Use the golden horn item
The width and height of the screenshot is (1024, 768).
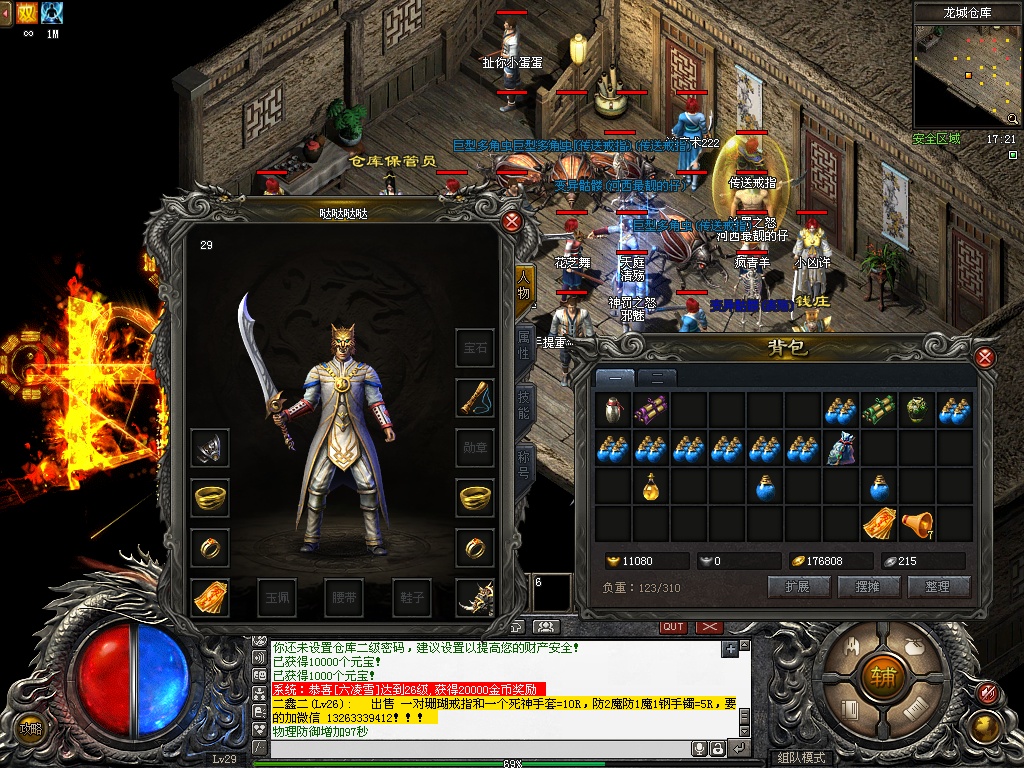pos(916,523)
